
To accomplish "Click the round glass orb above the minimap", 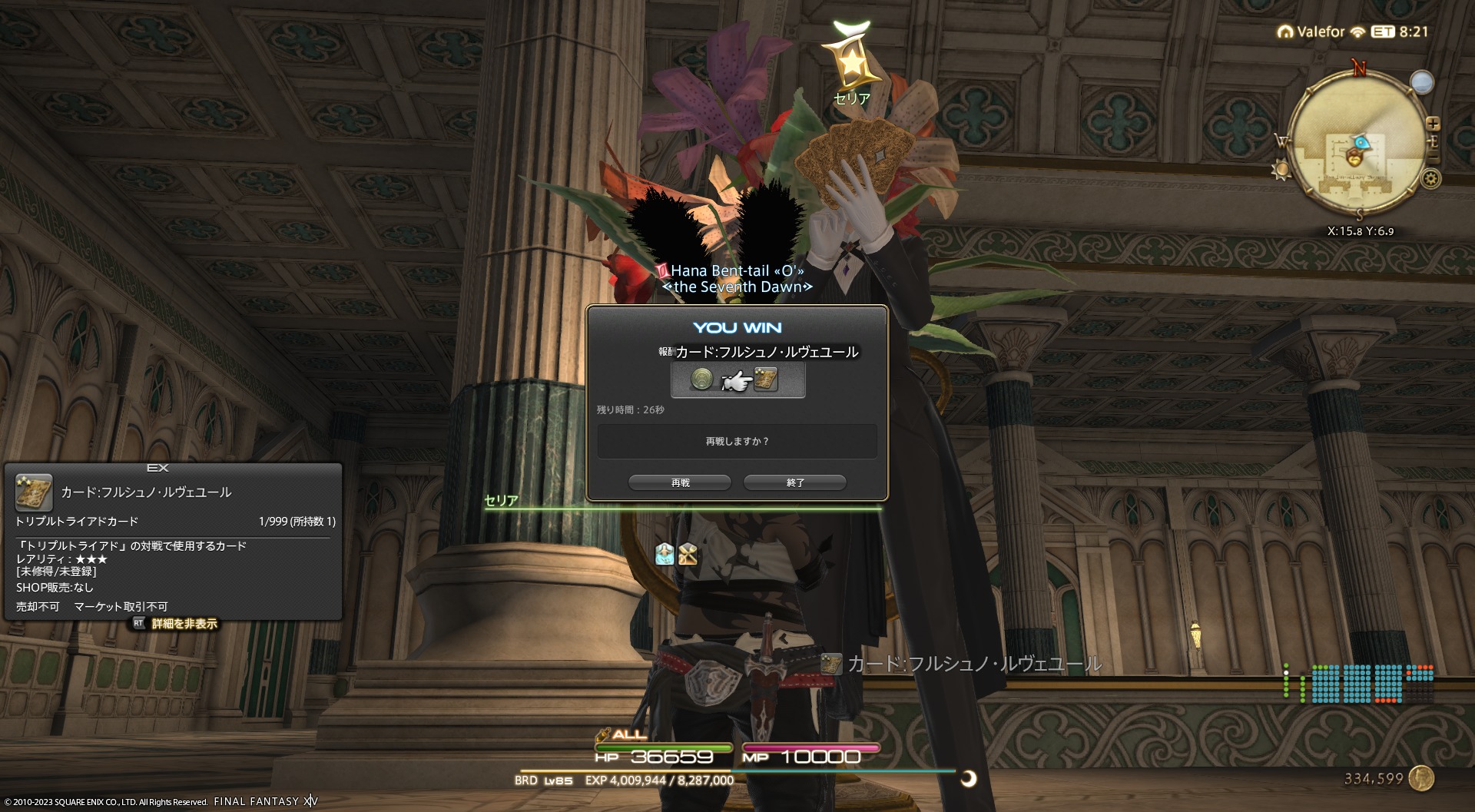I will point(1422,82).
